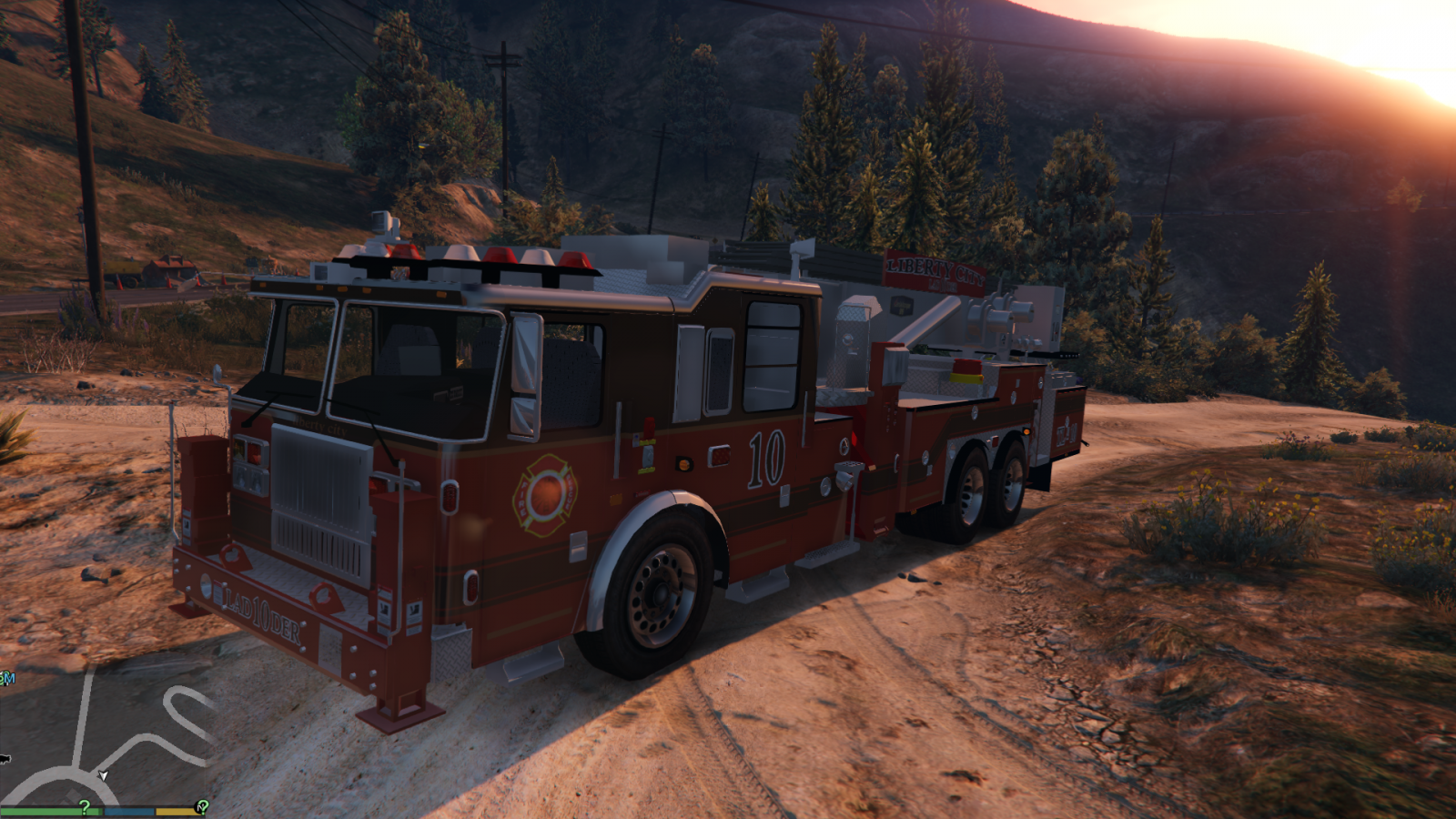The image size is (1456, 819).
Task: Select the white player arrow on minimap
Action: [104, 775]
